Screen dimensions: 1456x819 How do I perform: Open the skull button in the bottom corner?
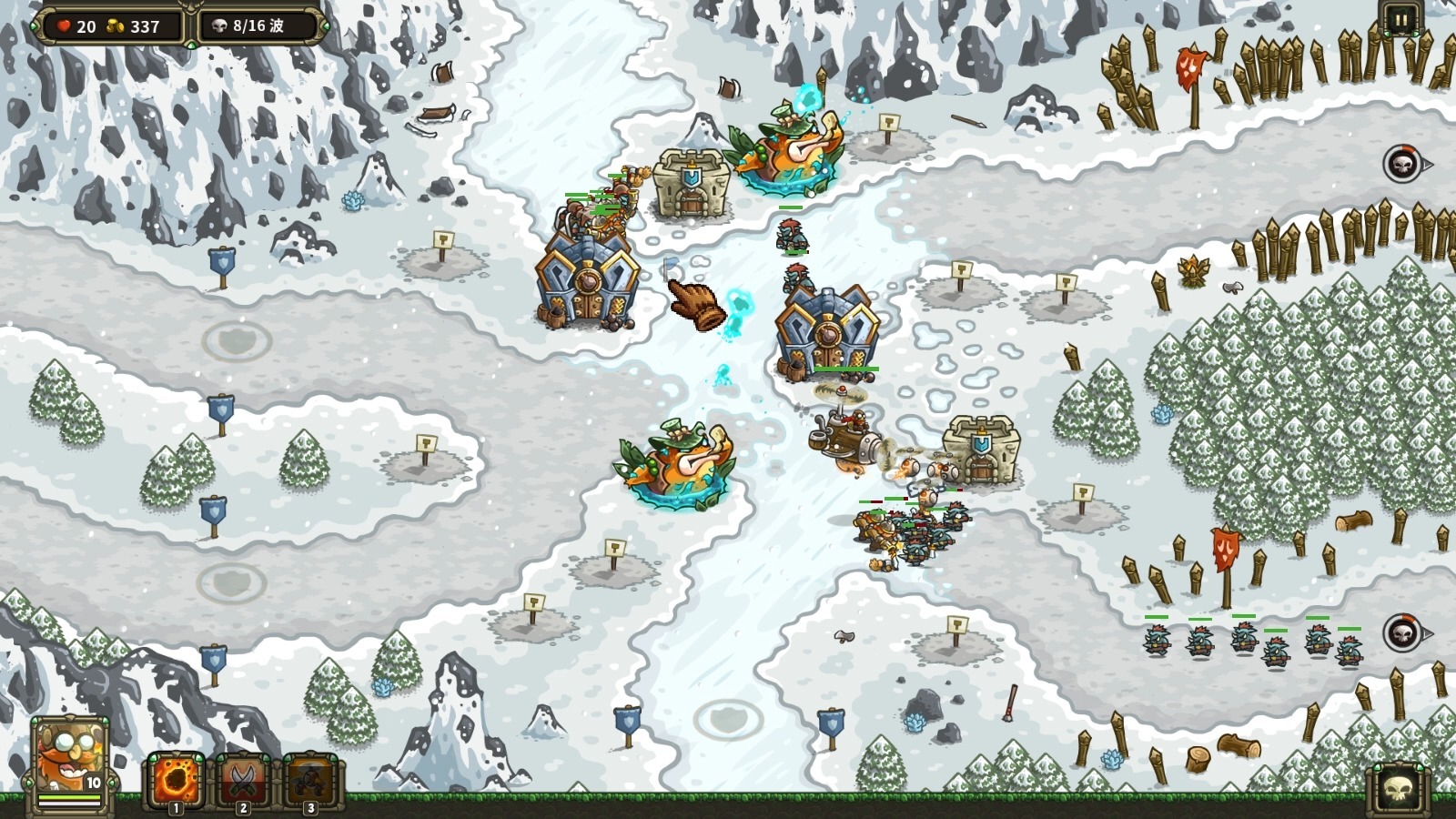coord(1397,788)
